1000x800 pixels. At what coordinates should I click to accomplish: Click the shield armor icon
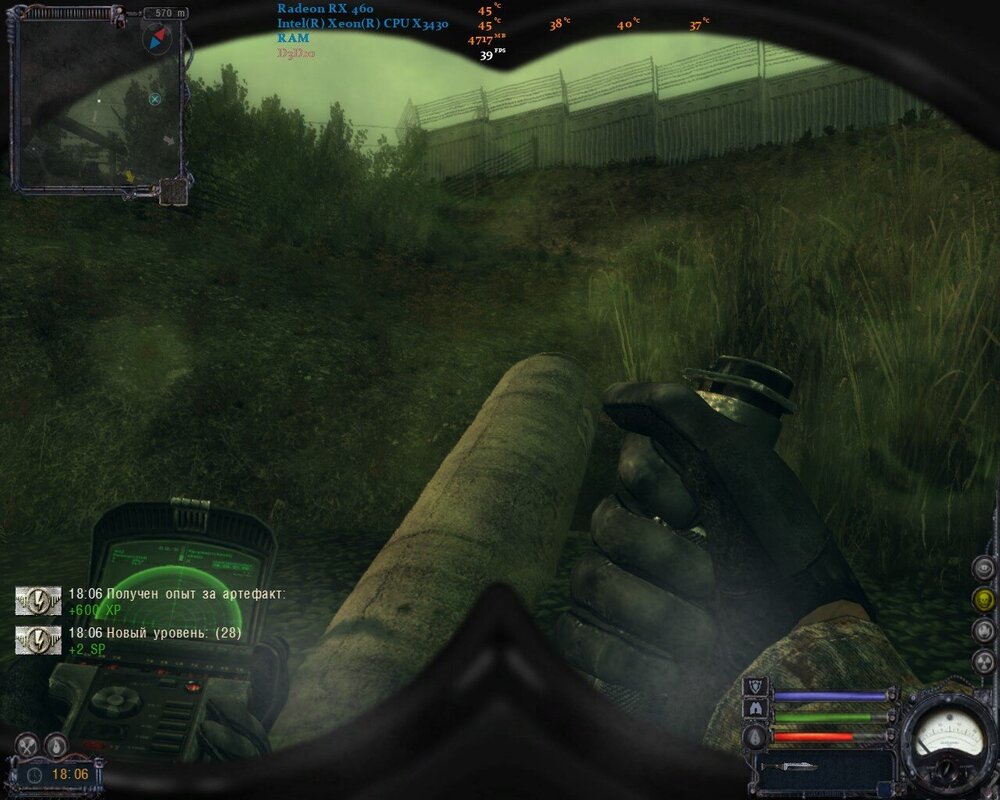click(756, 686)
